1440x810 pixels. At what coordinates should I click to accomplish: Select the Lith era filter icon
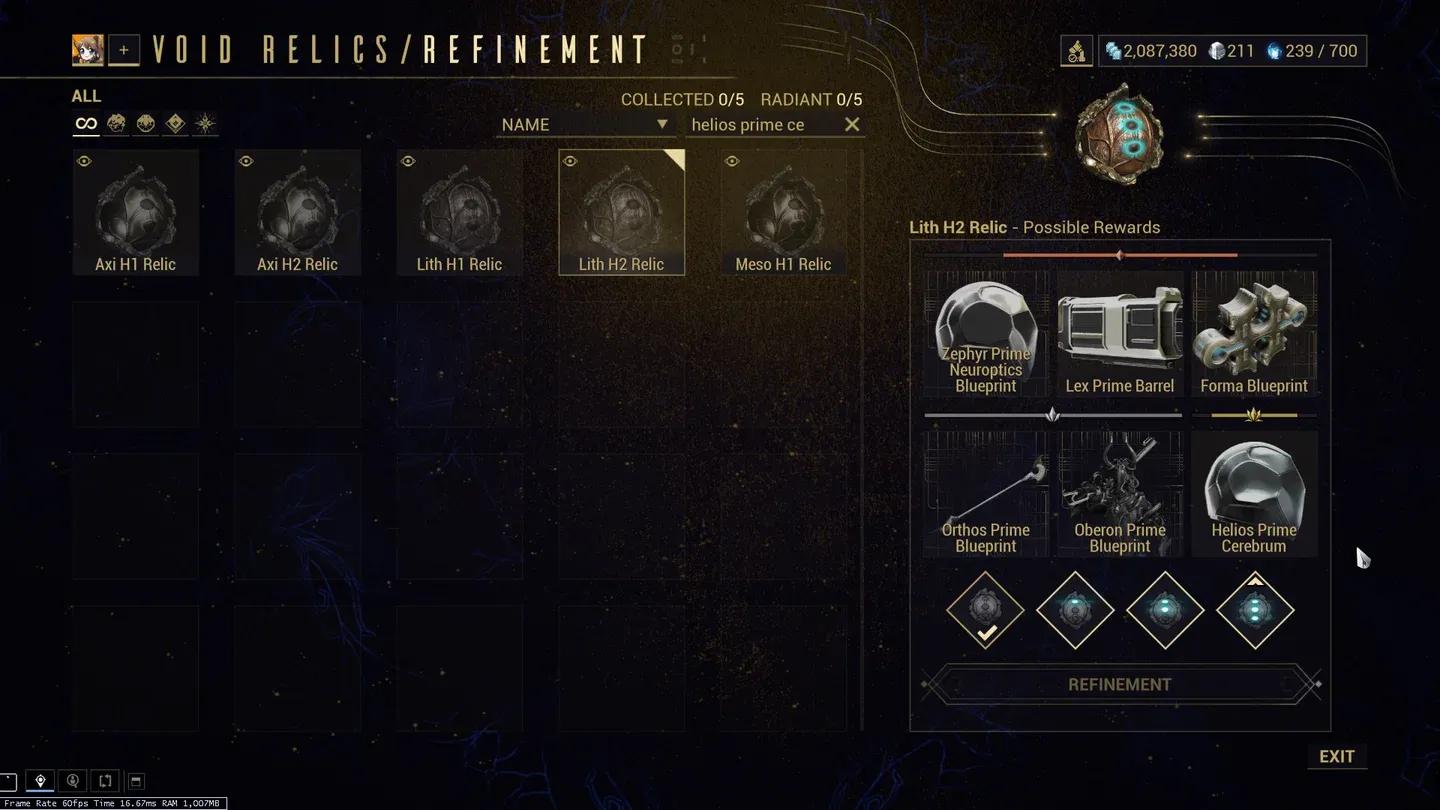point(117,122)
